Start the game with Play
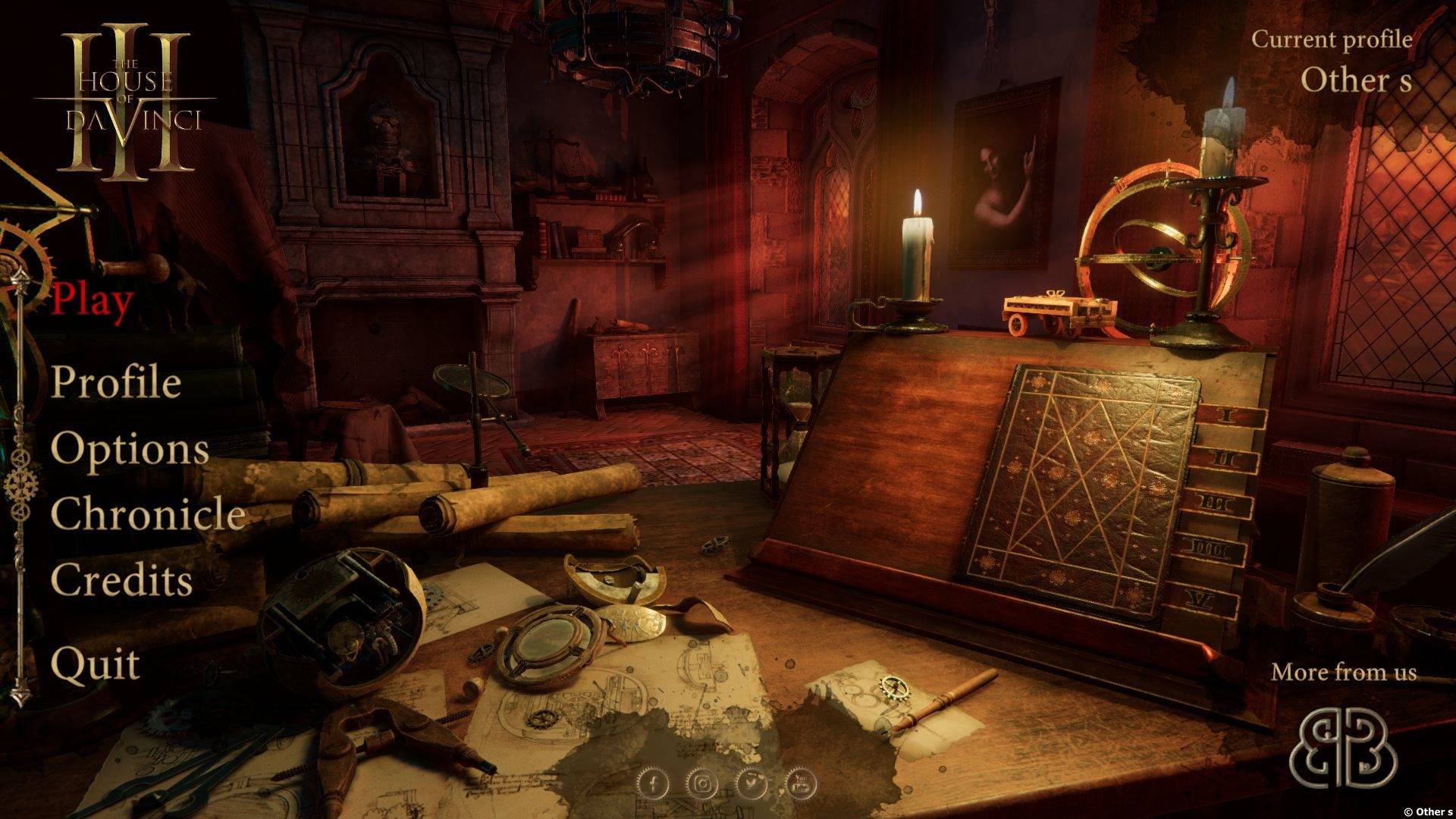Image resolution: width=1456 pixels, height=819 pixels. [x=93, y=300]
